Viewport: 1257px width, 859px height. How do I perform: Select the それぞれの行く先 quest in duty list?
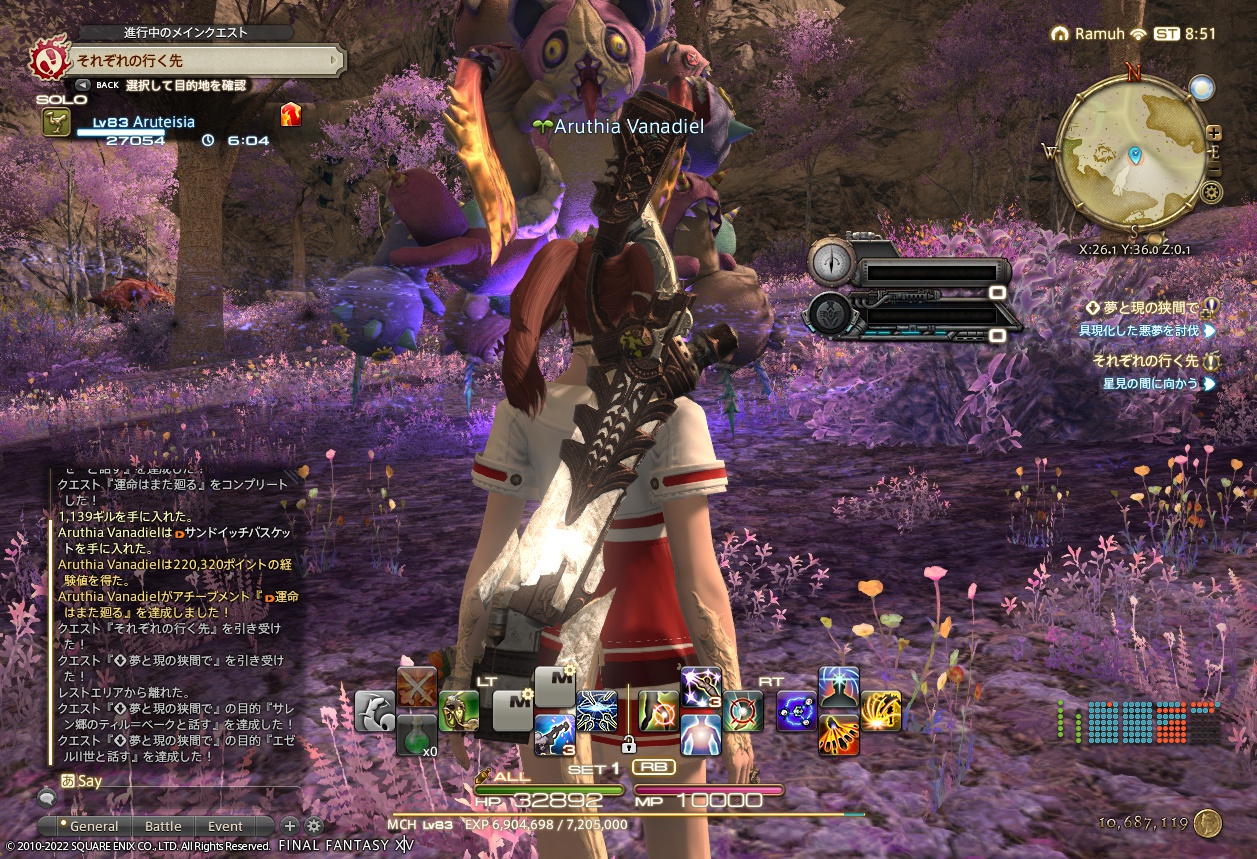(1145, 361)
